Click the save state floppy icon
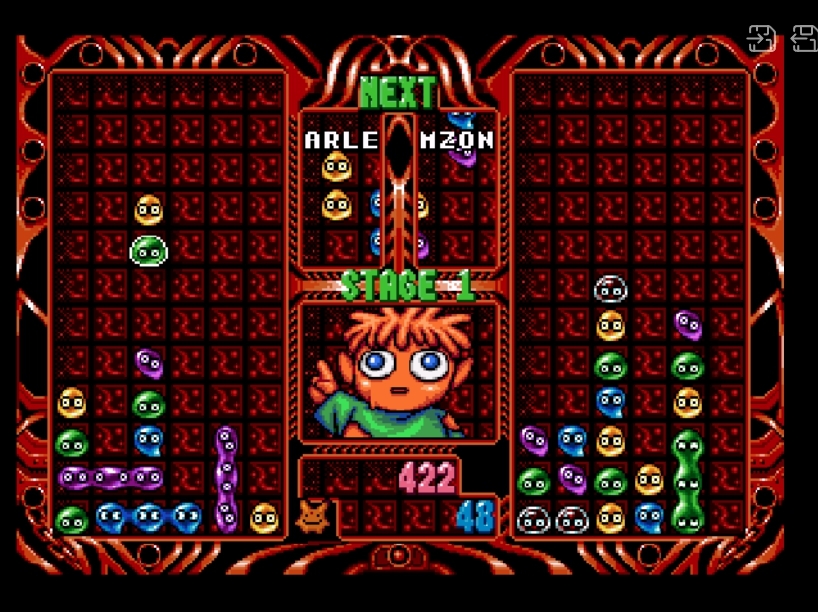Image resolution: width=818 pixels, height=612 pixels. pos(762,38)
